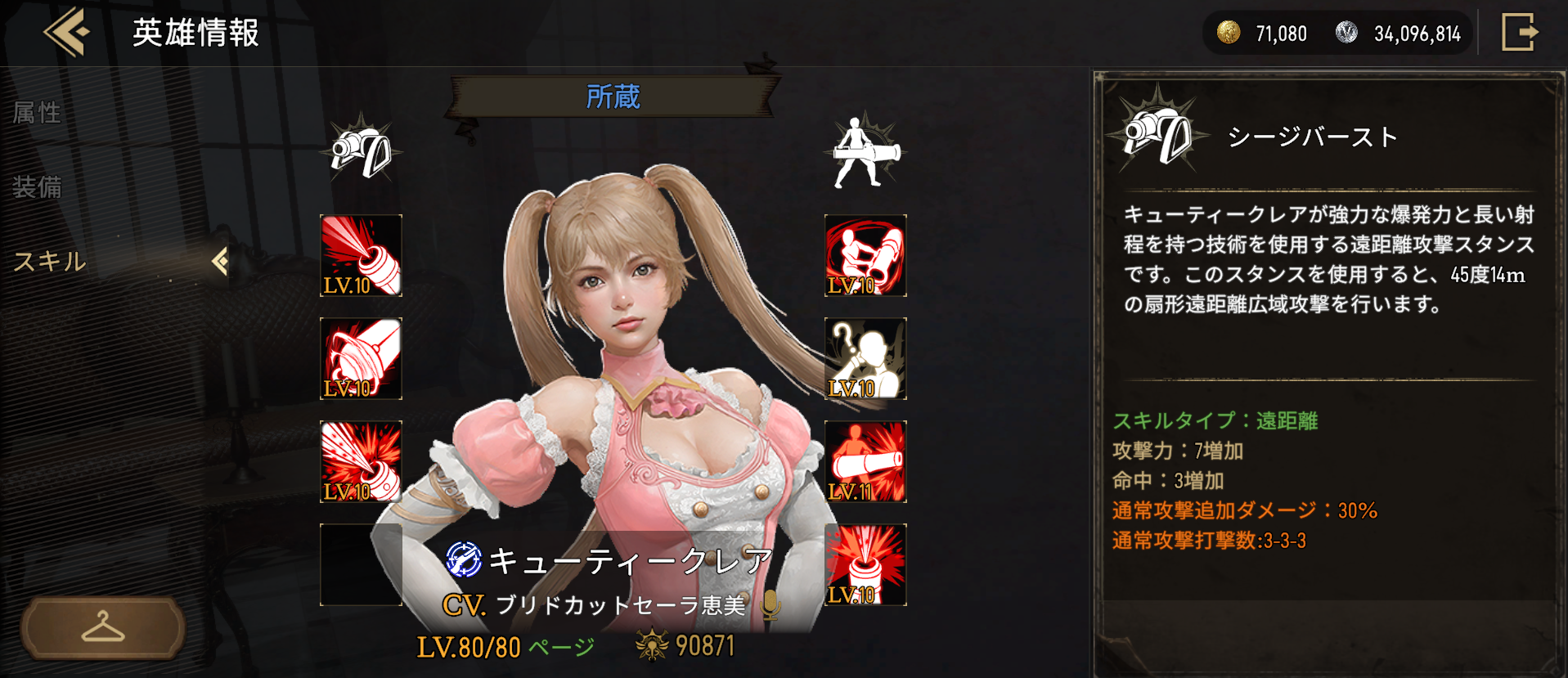This screenshot has height=678, width=1568.
Task: Select the bazooka stance icon
Action: [864, 150]
